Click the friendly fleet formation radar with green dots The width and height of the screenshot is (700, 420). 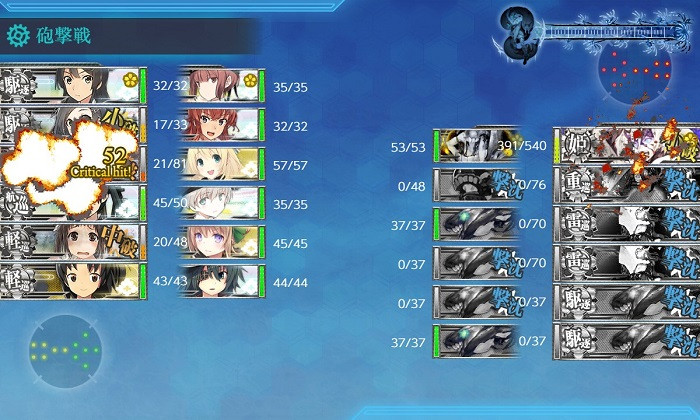pyautogui.click(x=66, y=351)
